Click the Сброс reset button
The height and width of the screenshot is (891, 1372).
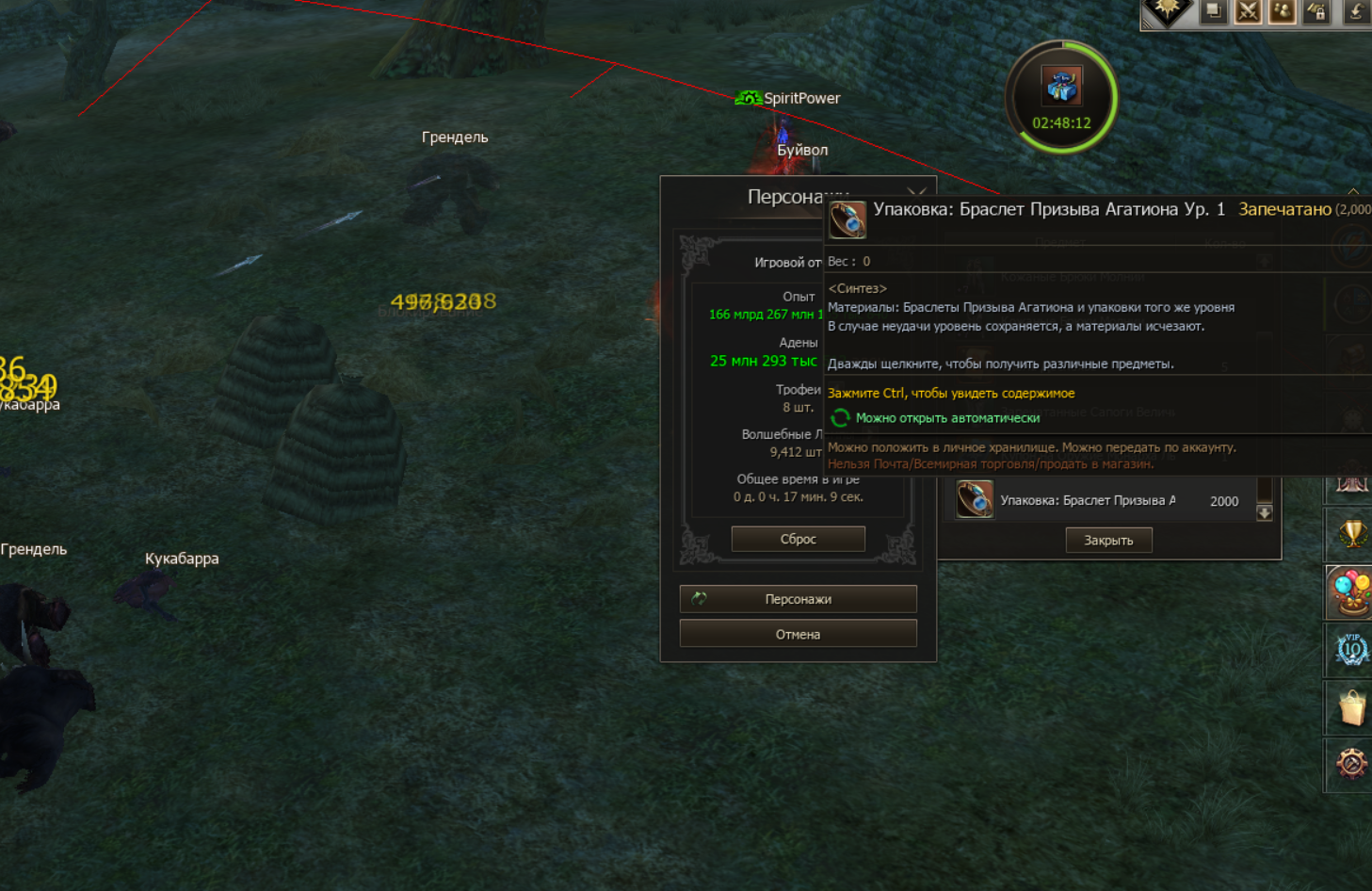click(x=798, y=539)
